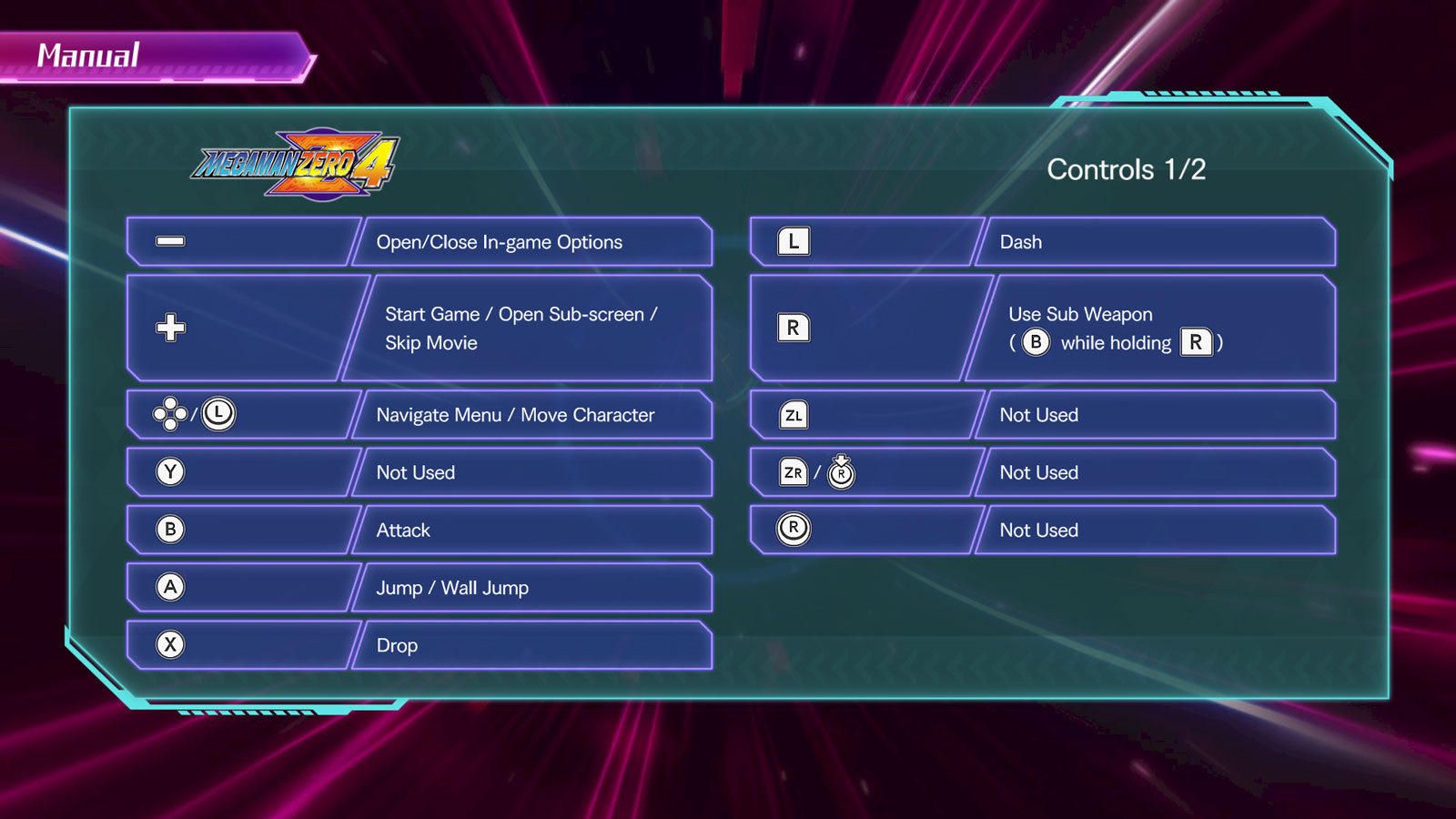Click the Open/Close In-game Options entry

coord(499,242)
